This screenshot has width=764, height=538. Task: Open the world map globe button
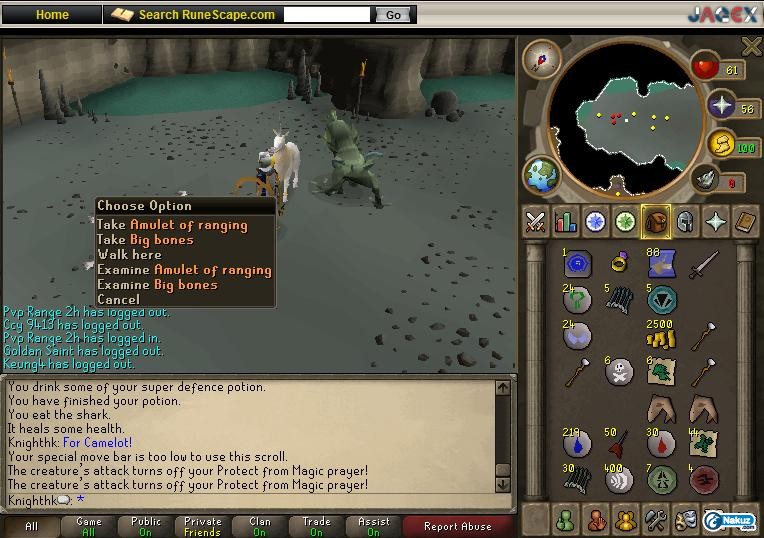tap(541, 174)
